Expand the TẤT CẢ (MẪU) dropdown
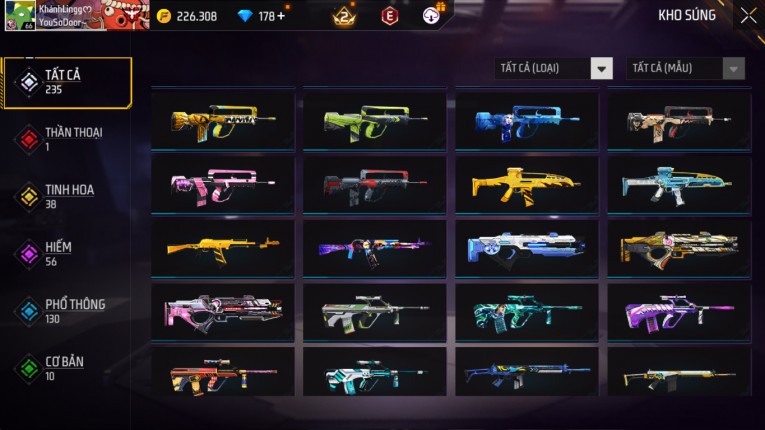The width and height of the screenshot is (765, 430). (x=686, y=69)
